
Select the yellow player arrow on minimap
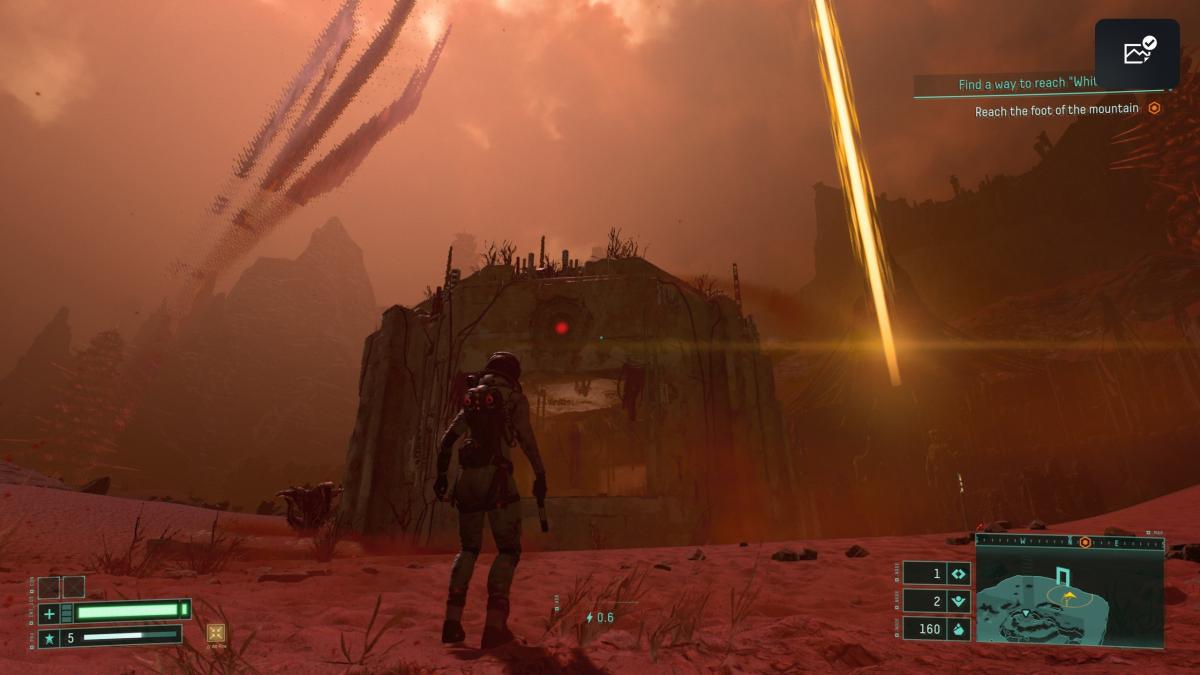coord(1068,596)
